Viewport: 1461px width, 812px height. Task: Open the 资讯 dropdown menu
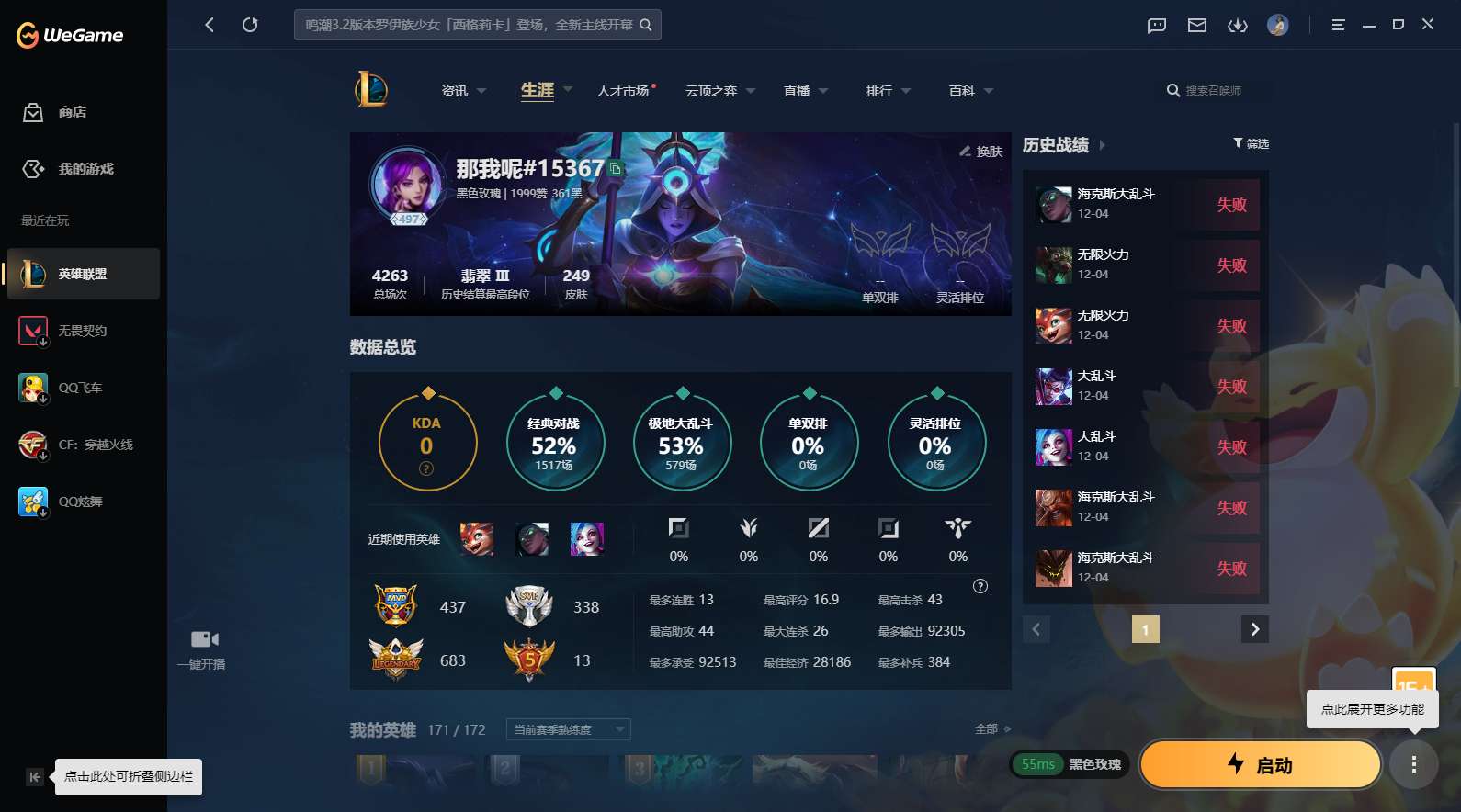click(x=462, y=90)
